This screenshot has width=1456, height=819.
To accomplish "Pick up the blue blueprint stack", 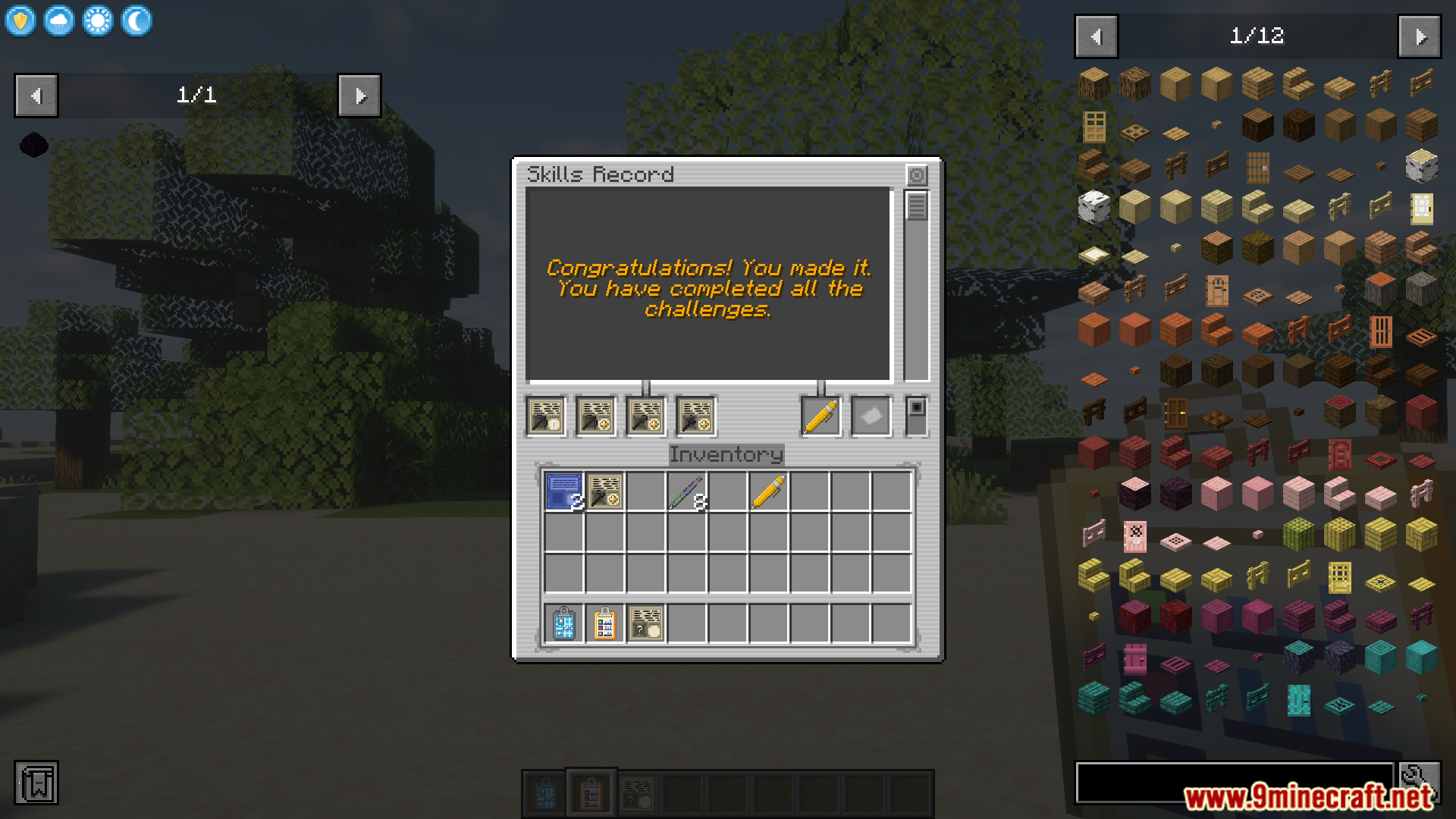I will pyautogui.click(x=564, y=491).
